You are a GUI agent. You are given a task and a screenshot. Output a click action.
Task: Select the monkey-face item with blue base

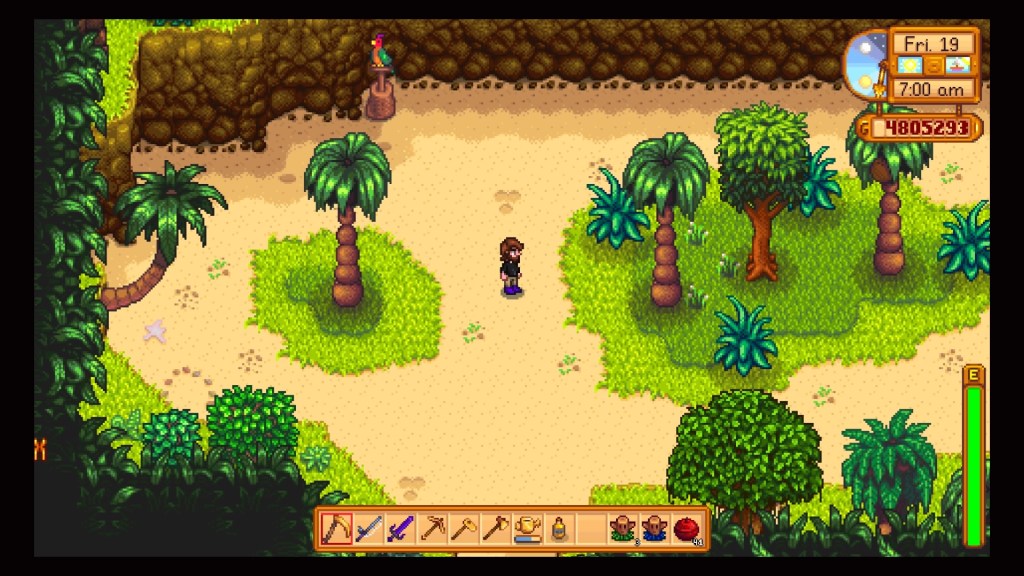point(654,528)
